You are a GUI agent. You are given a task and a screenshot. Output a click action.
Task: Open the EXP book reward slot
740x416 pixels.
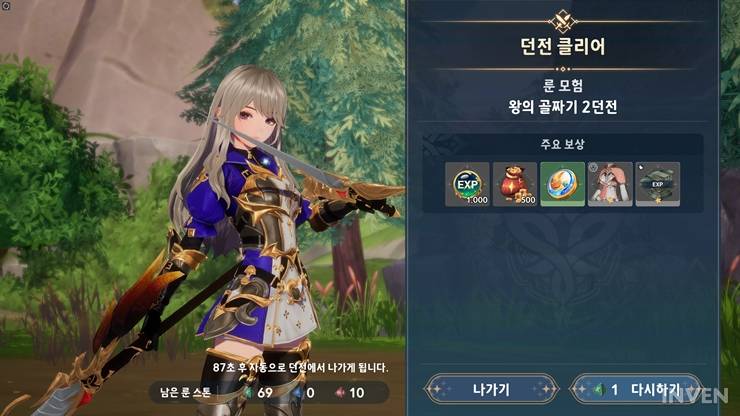click(657, 184)
